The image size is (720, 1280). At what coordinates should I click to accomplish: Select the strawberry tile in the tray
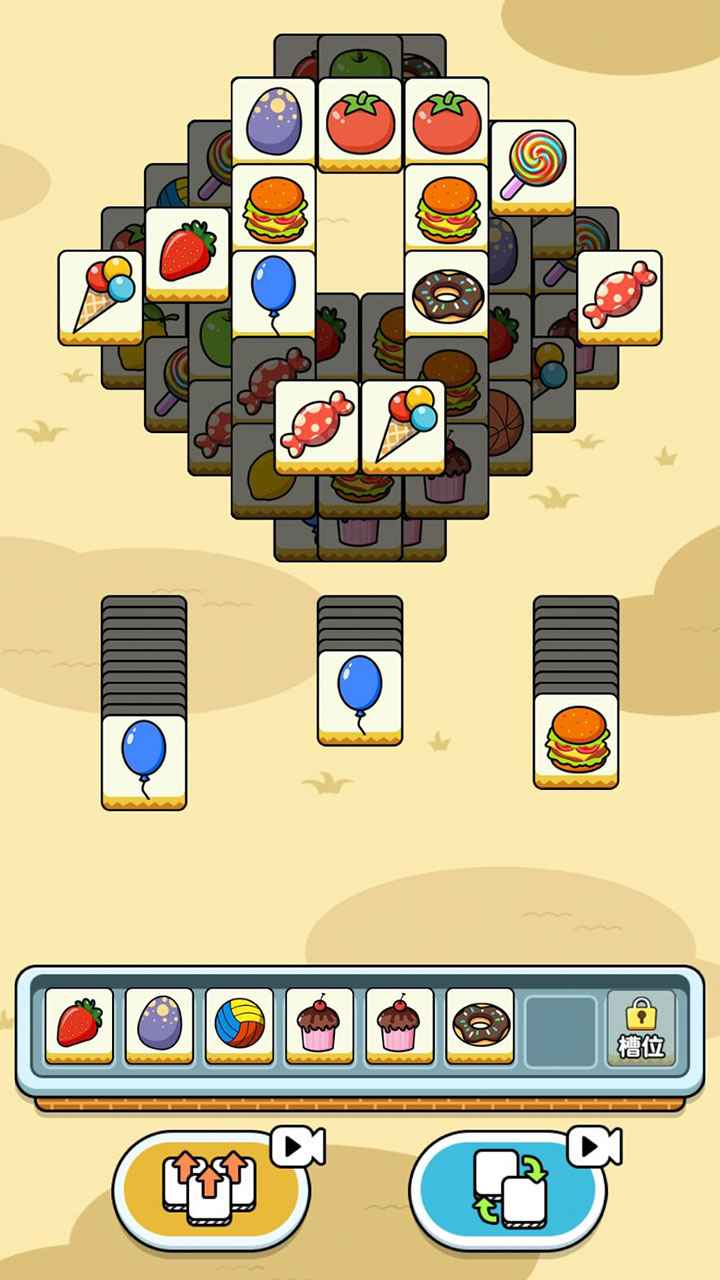click(x=80, y=1025)
